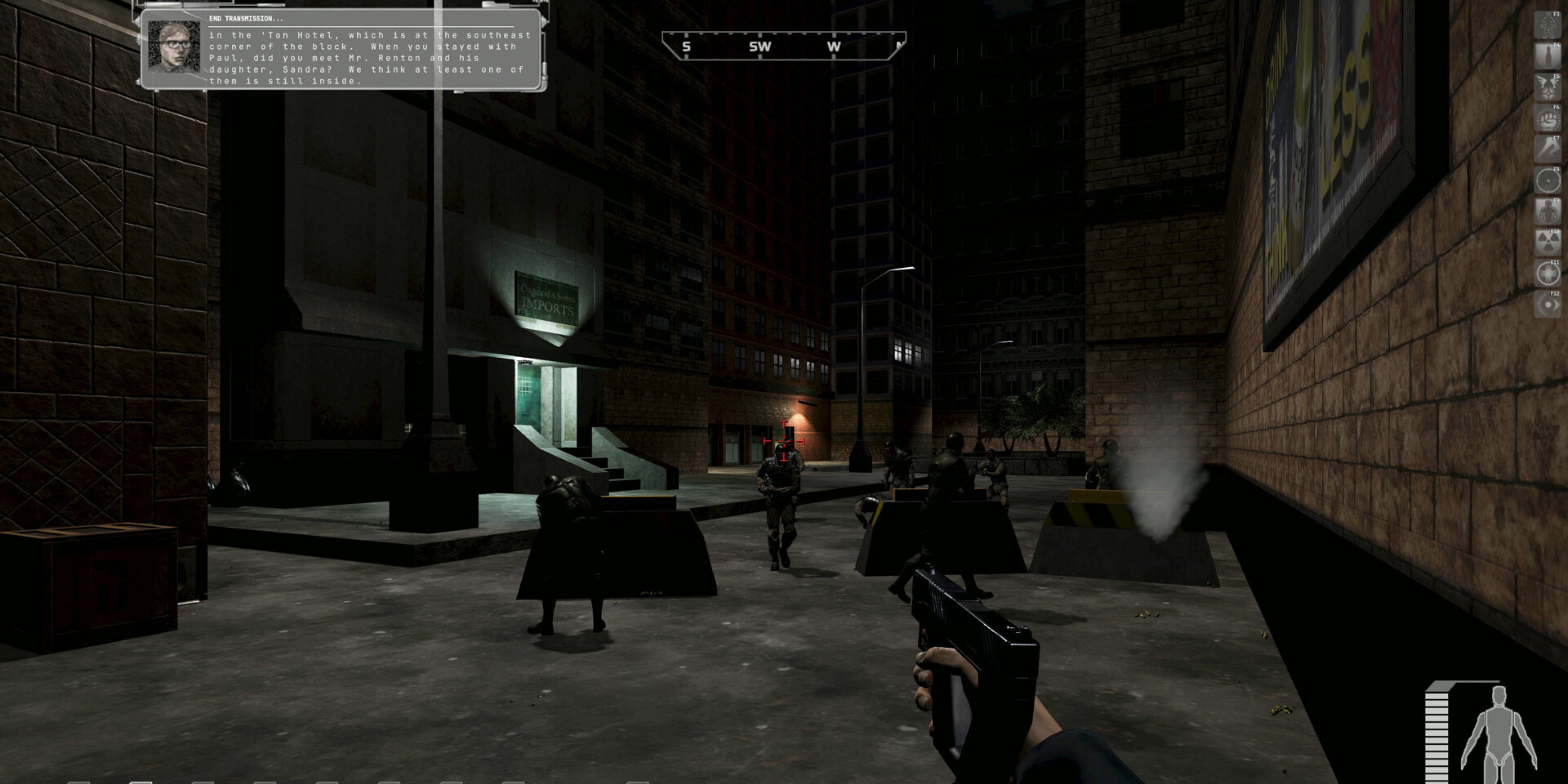1568x784 pixels.
Task: Select the Targeting circle augmentation (F8)
Action: [1548, 180]
